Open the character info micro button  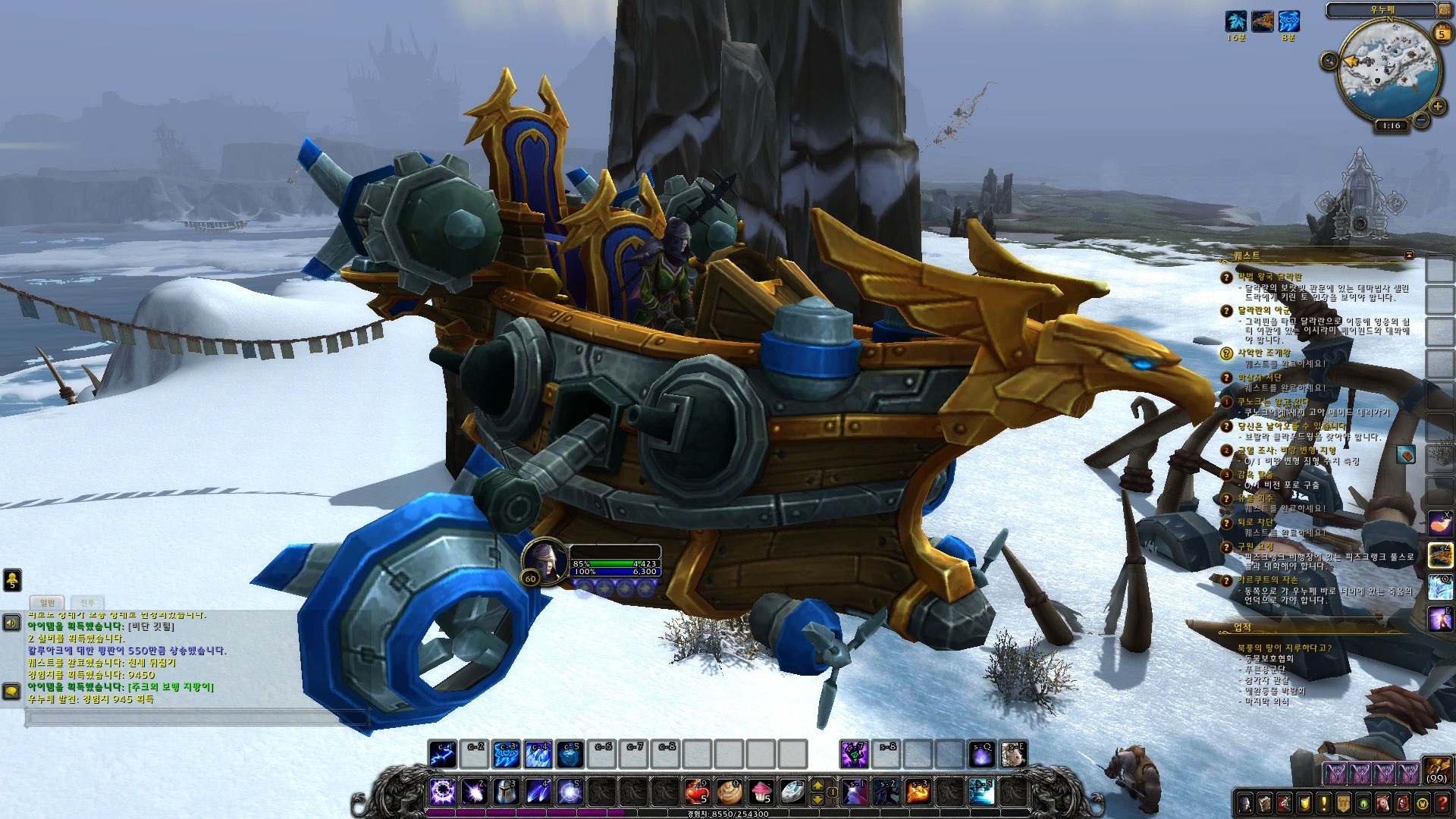click(1244, 803)
